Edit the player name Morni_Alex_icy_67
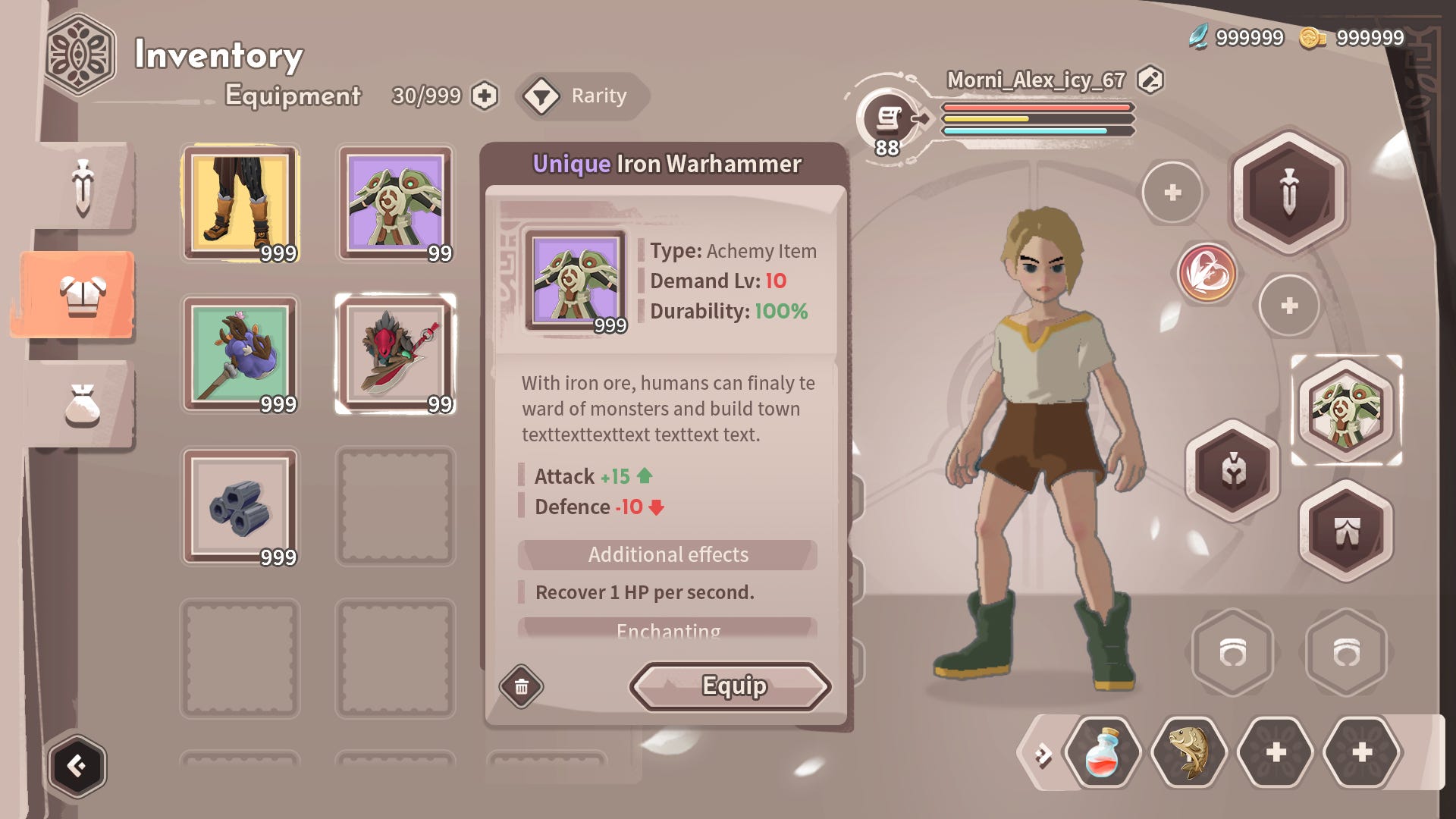 coord(1150,80)
